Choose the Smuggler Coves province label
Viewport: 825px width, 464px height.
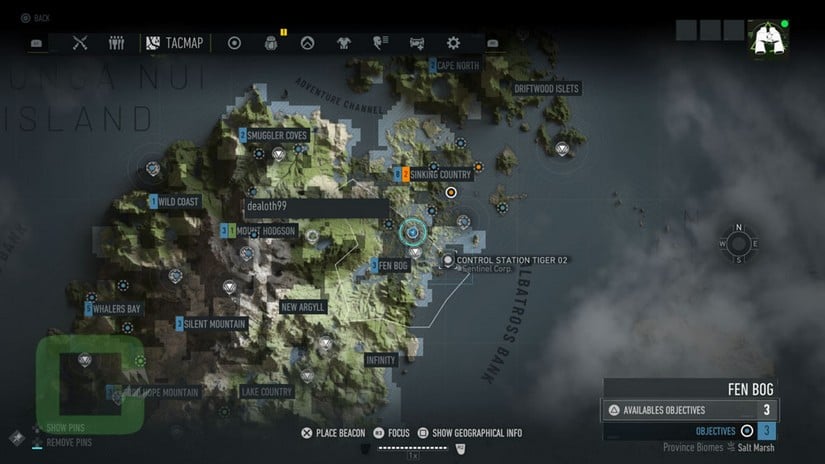277,135
